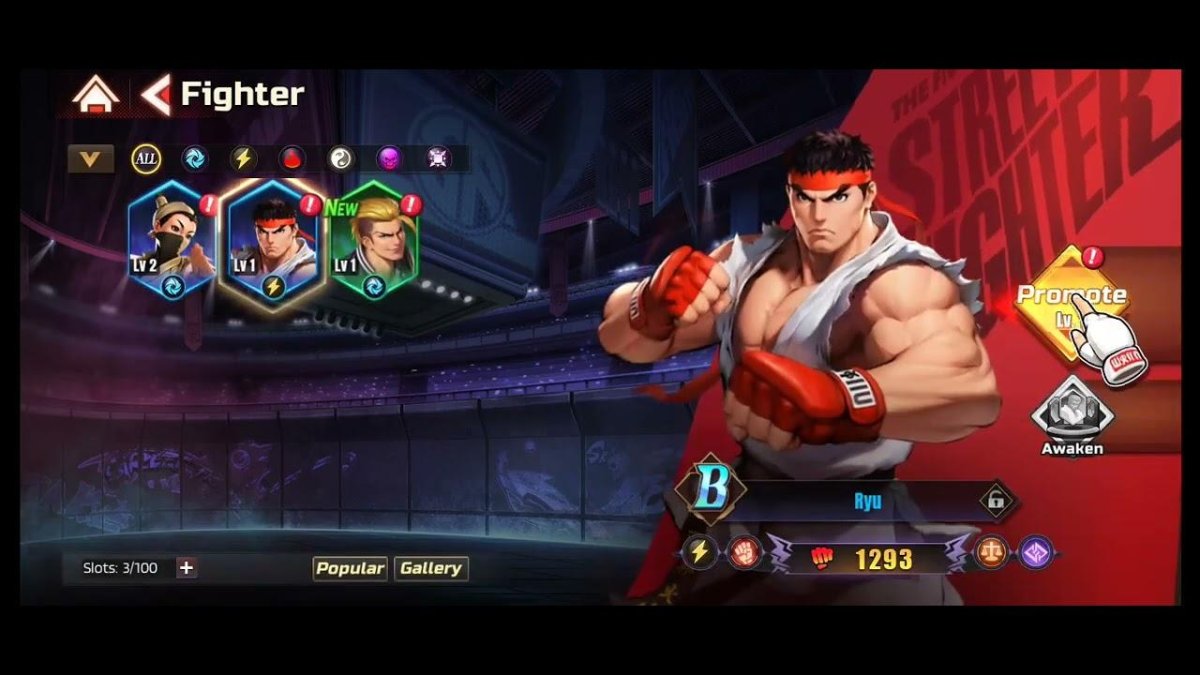
Task: Select the ALL fighters filter
Action: 145,158
